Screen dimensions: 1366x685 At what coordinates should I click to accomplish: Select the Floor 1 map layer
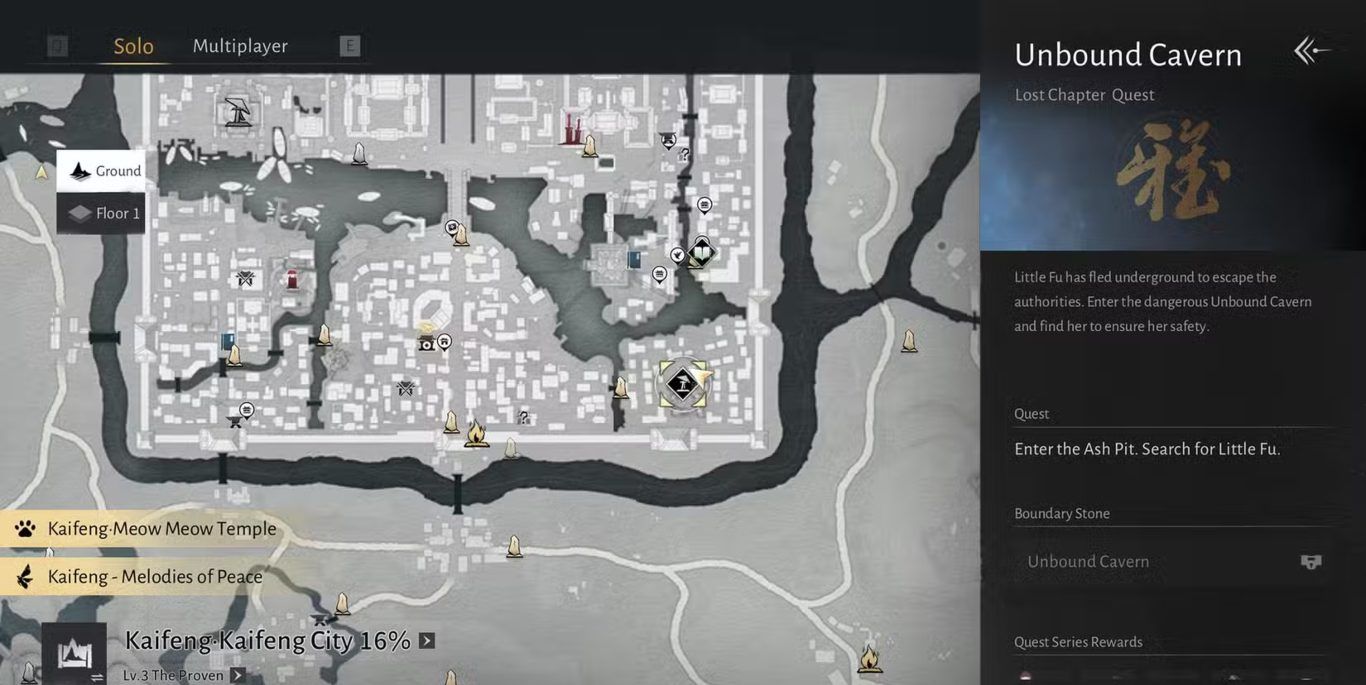click(x=101, y=213)
